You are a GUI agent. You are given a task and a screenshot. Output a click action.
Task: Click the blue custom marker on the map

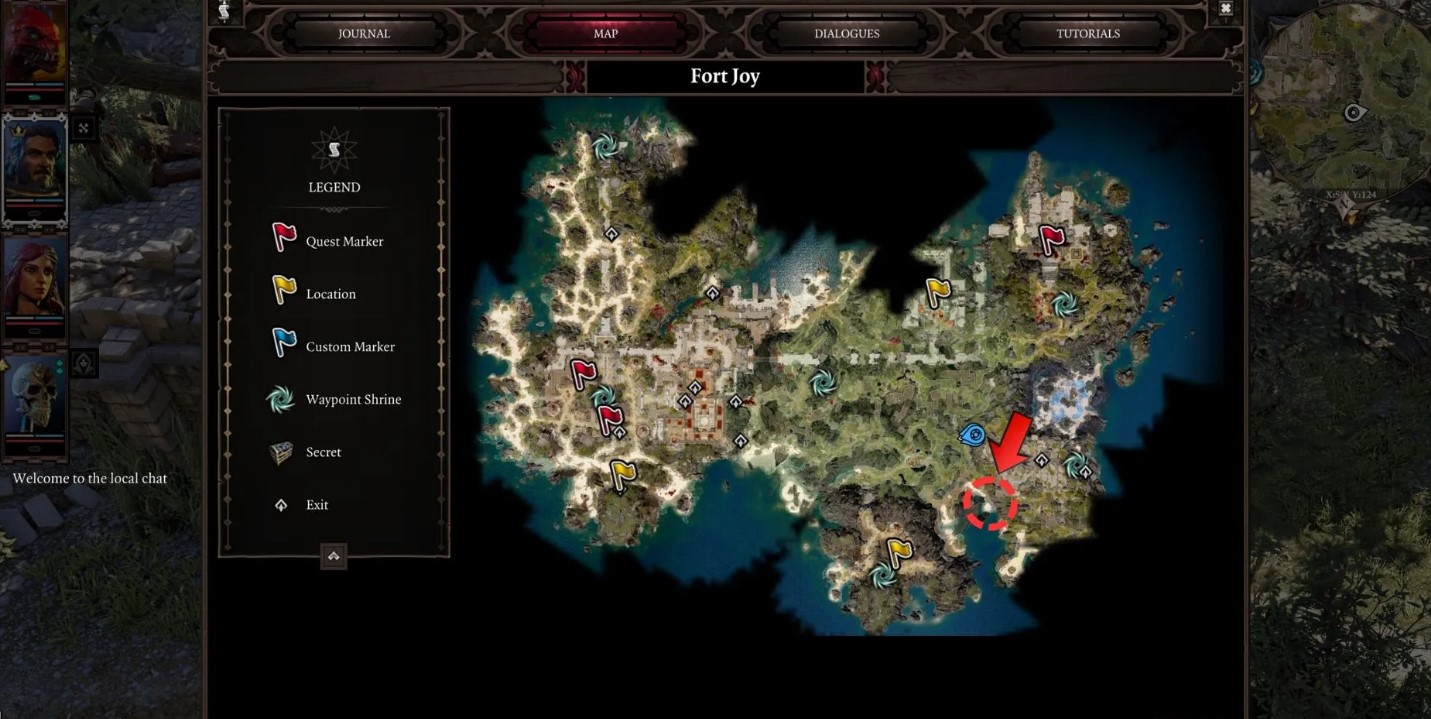pyautogui.click(x=972, y=434)
